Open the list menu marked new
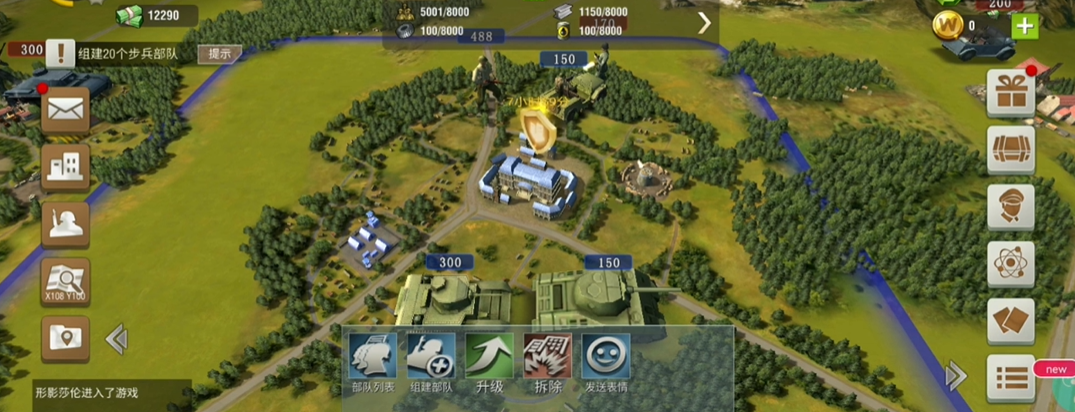1075x412 pixels. (x=1010, y=378)
